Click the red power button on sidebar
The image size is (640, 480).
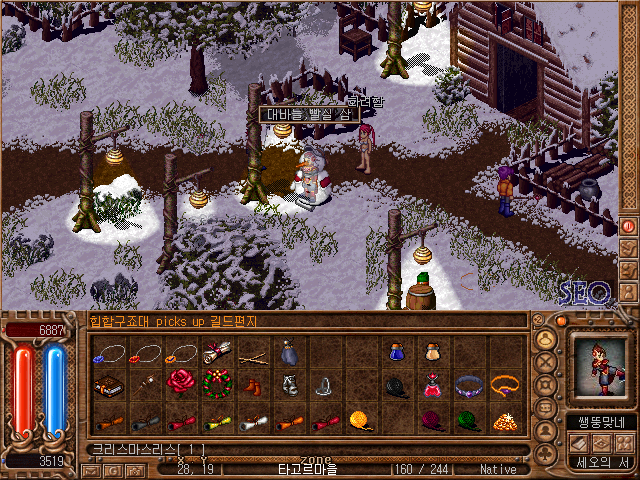point(629,226)
